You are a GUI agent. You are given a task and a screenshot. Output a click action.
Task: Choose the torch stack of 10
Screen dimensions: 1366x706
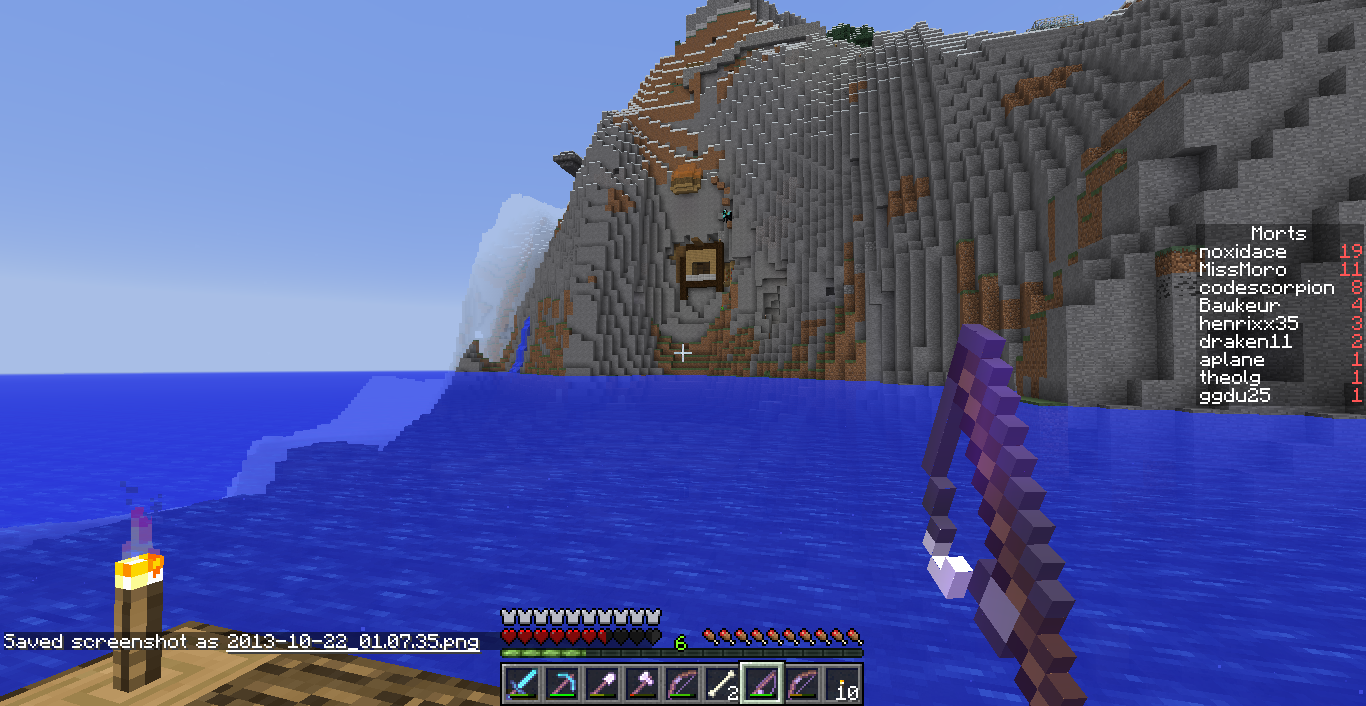click(x=842, y=685)
